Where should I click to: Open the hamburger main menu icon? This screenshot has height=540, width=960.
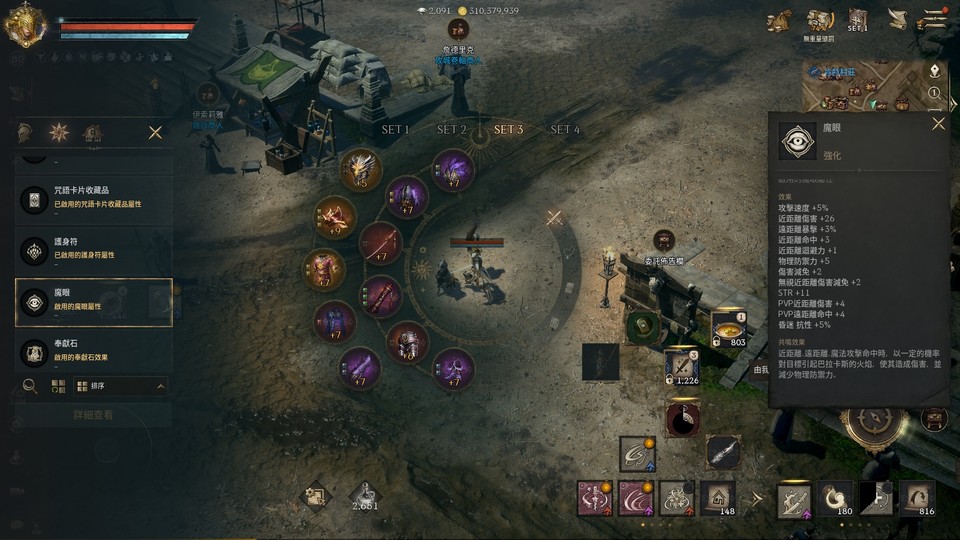[935, 19]
